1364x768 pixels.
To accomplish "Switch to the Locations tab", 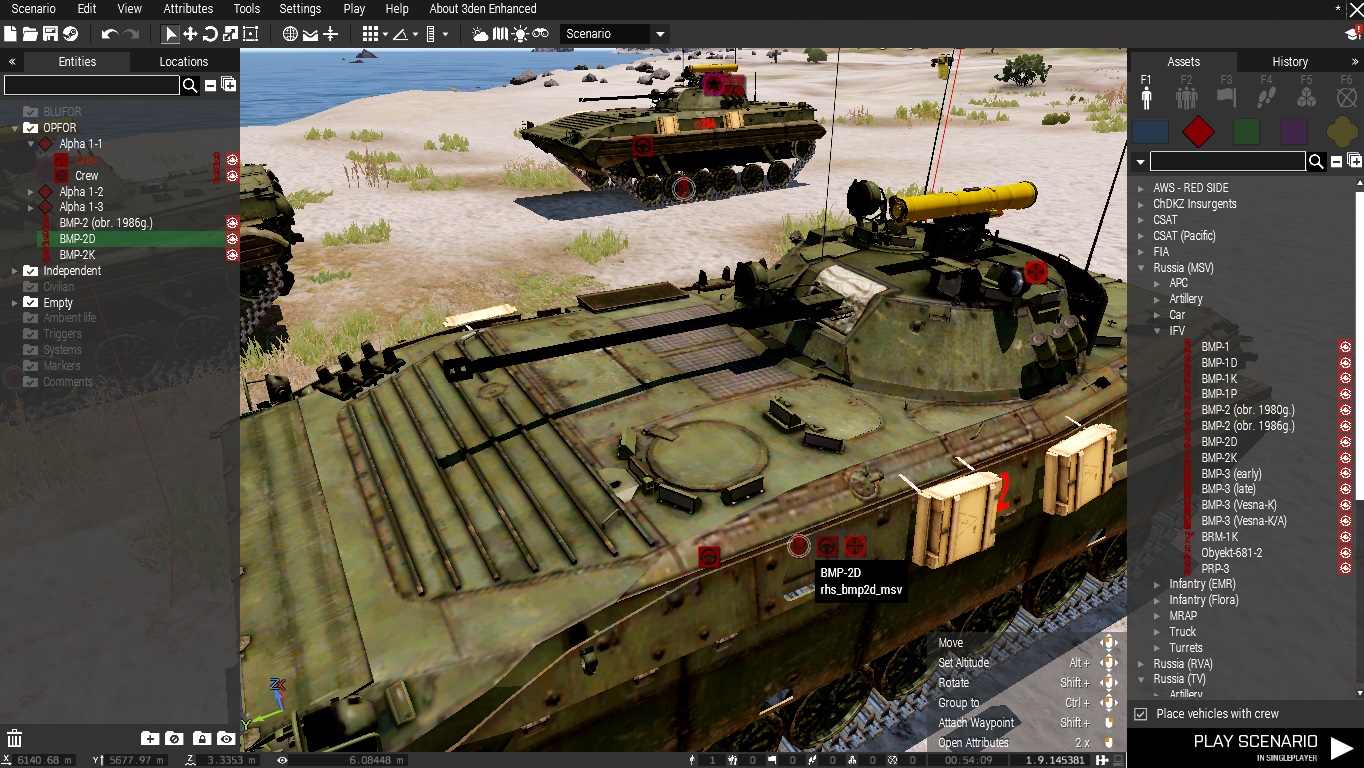I will 184,62.
